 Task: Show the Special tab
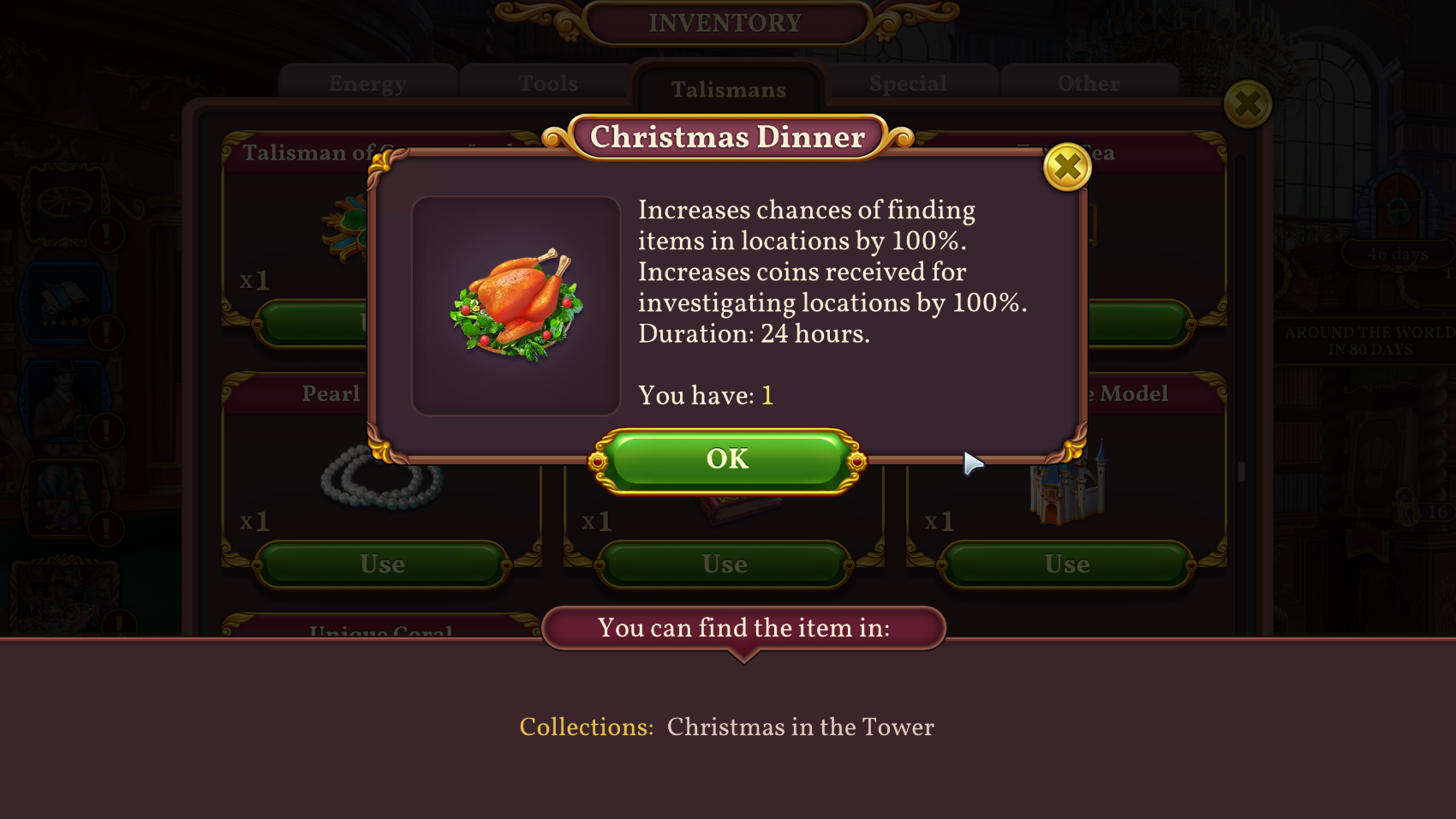click(x=908, y=84)
